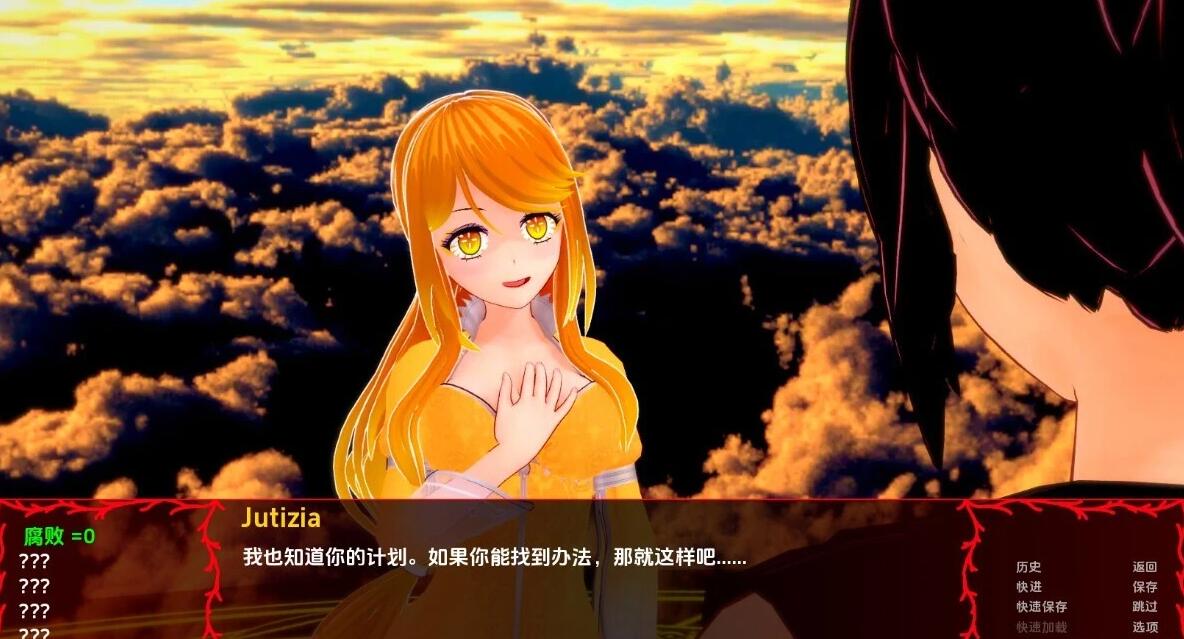1184x639 pixels.
Task: Activate 快进 (fast-forward) for the dialogue
Action: [x=1028, y=587]
